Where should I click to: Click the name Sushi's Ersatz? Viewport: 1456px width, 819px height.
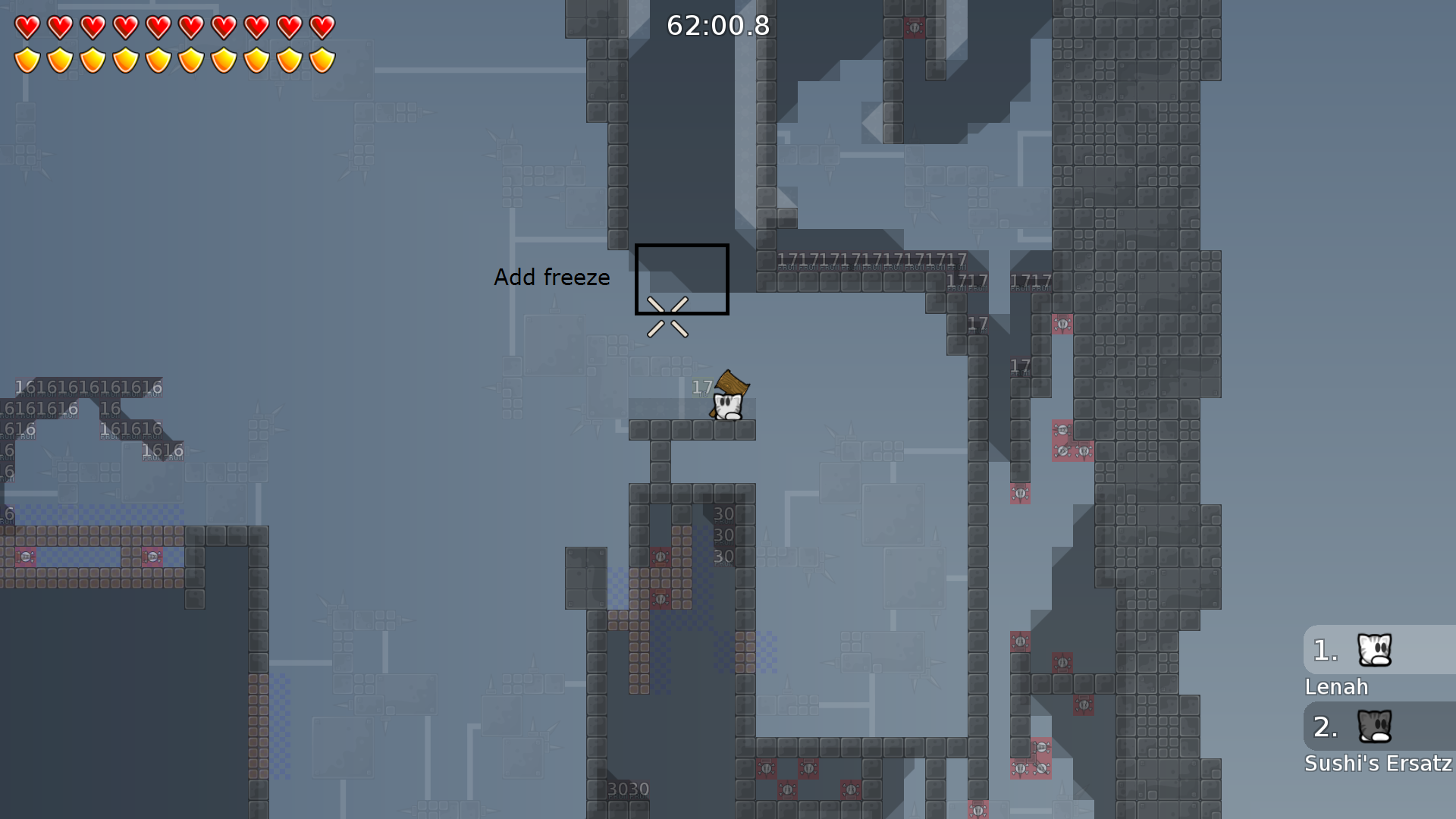point(1377,764)
